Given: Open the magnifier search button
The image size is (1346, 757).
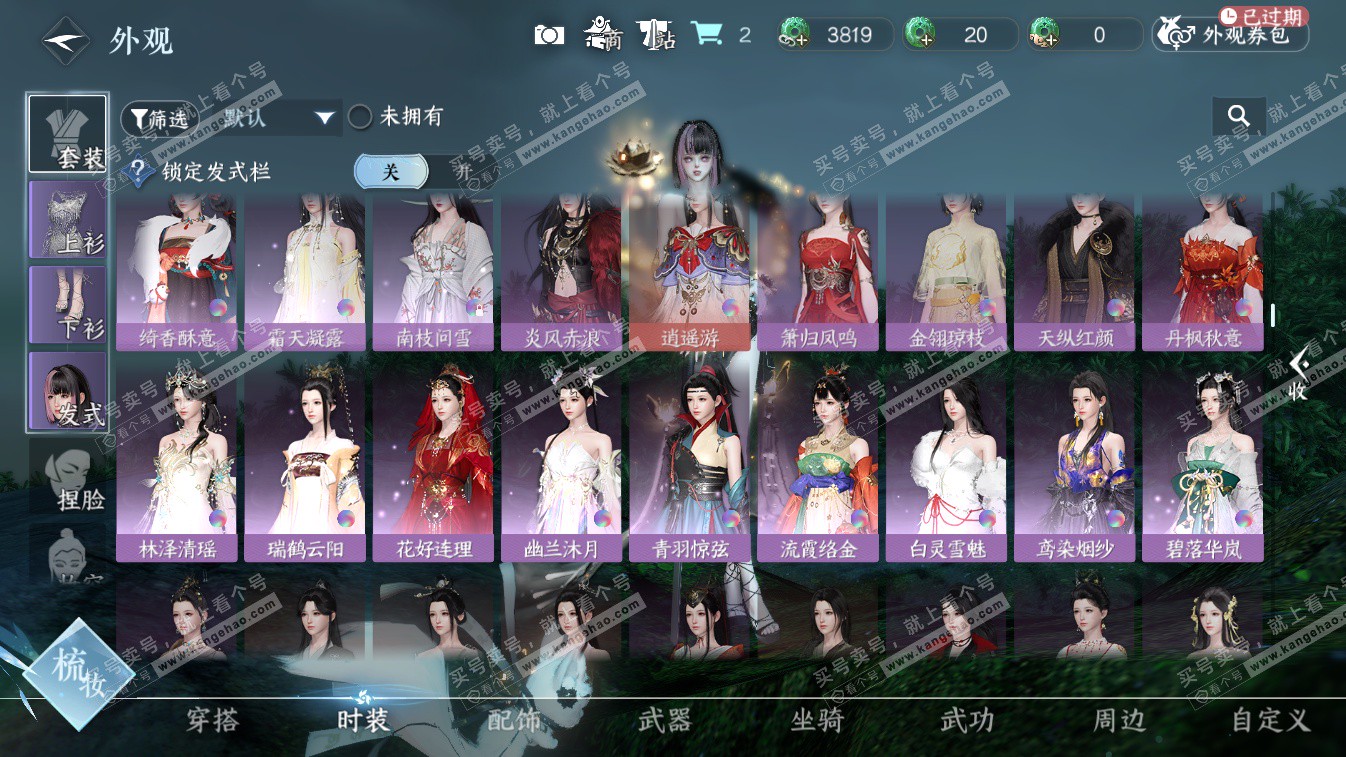Looking at the screenshot, I should coord(1239,117).
